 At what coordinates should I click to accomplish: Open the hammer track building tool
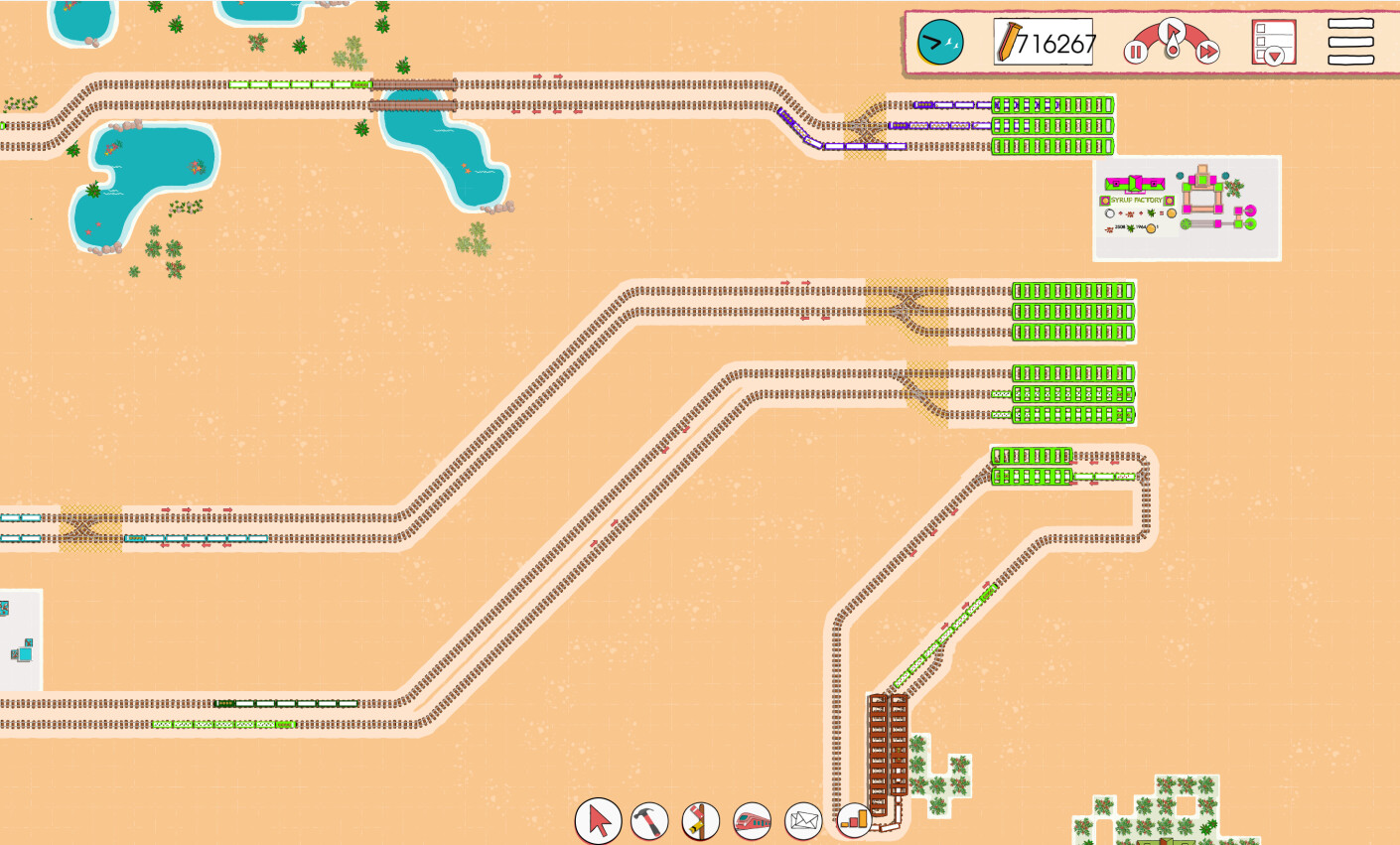click(x=649, y=821)
